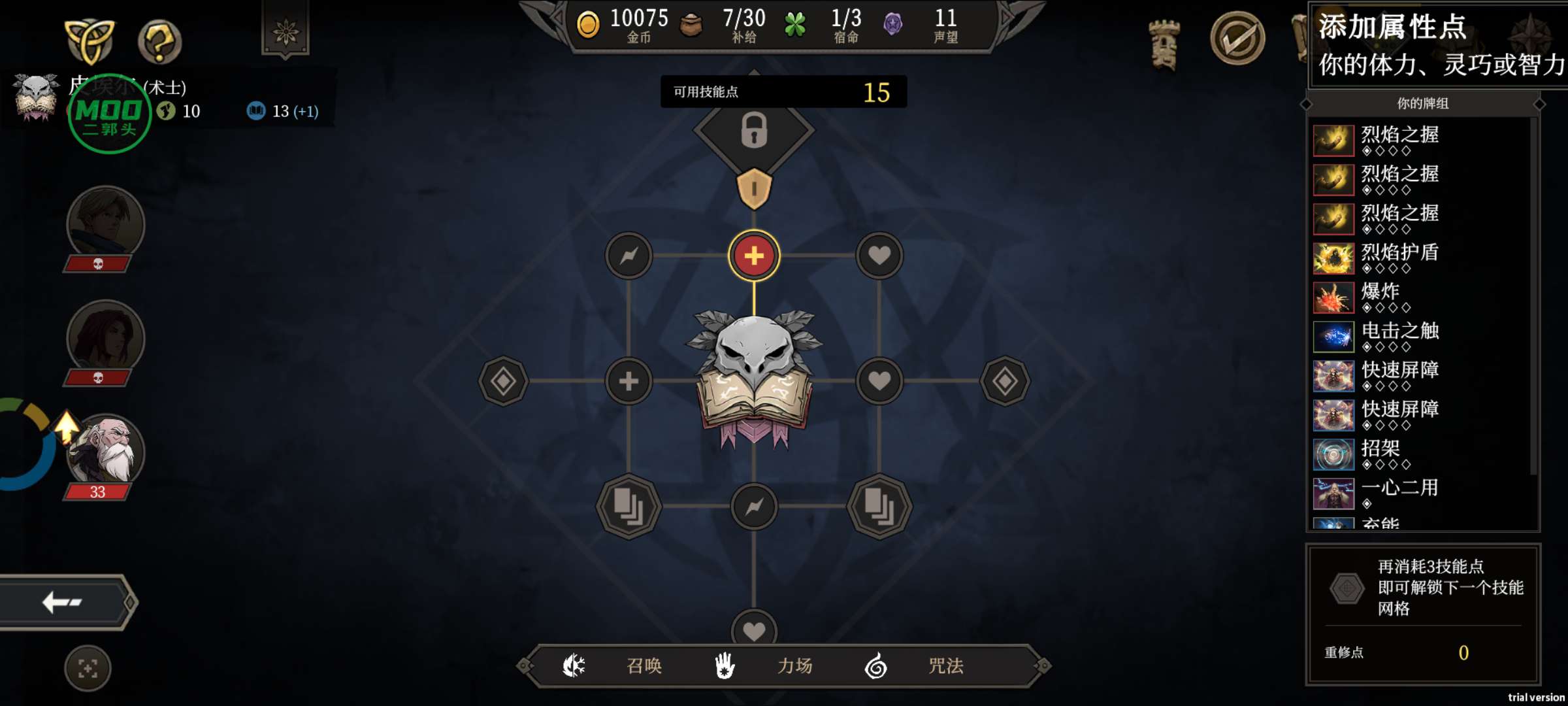Choose the blond-haired hero portrait
The height and width of the screenshot is (706, 1568).
point(106,224)
